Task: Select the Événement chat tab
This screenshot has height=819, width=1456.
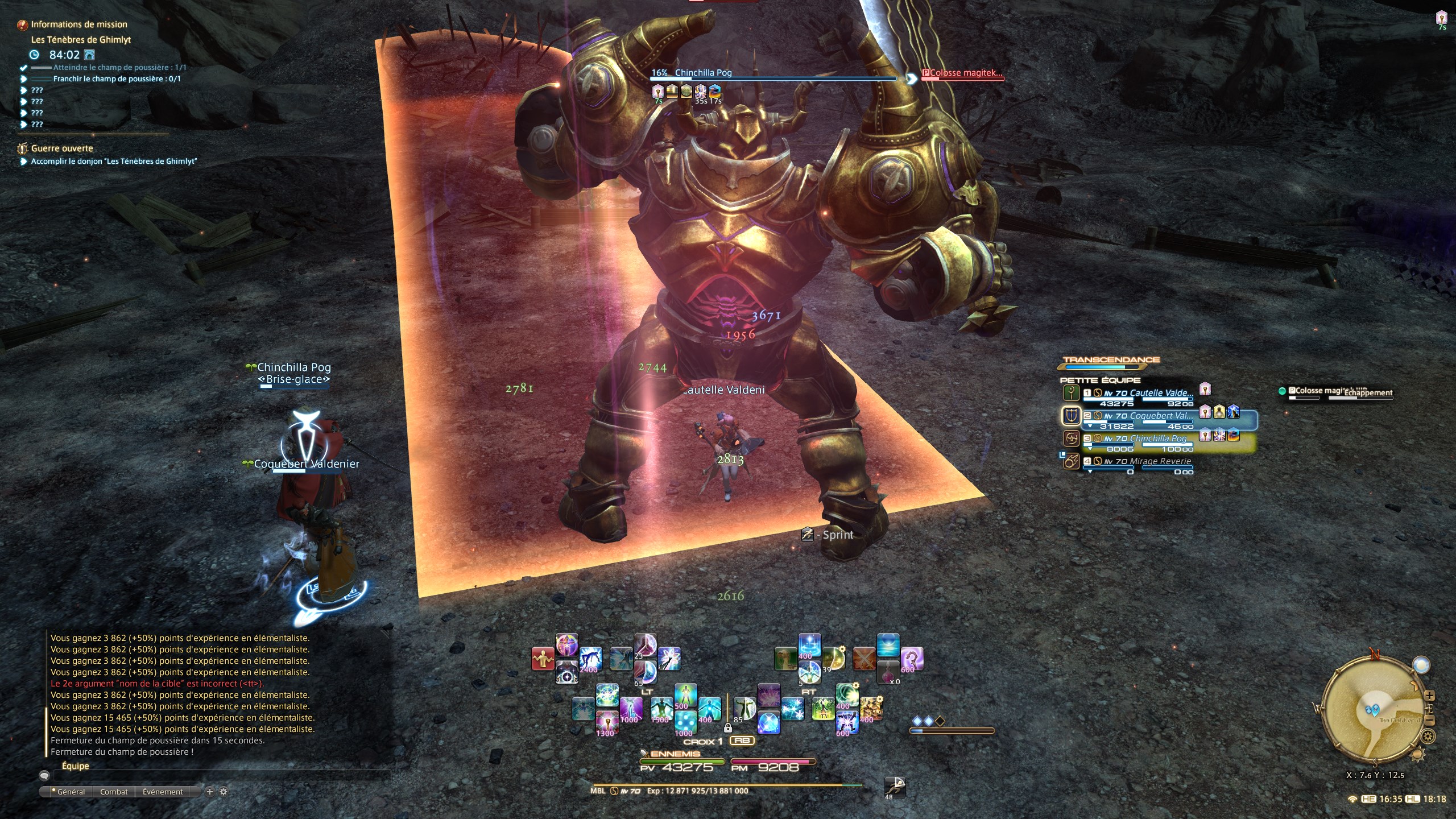Action: click(163, 792)
